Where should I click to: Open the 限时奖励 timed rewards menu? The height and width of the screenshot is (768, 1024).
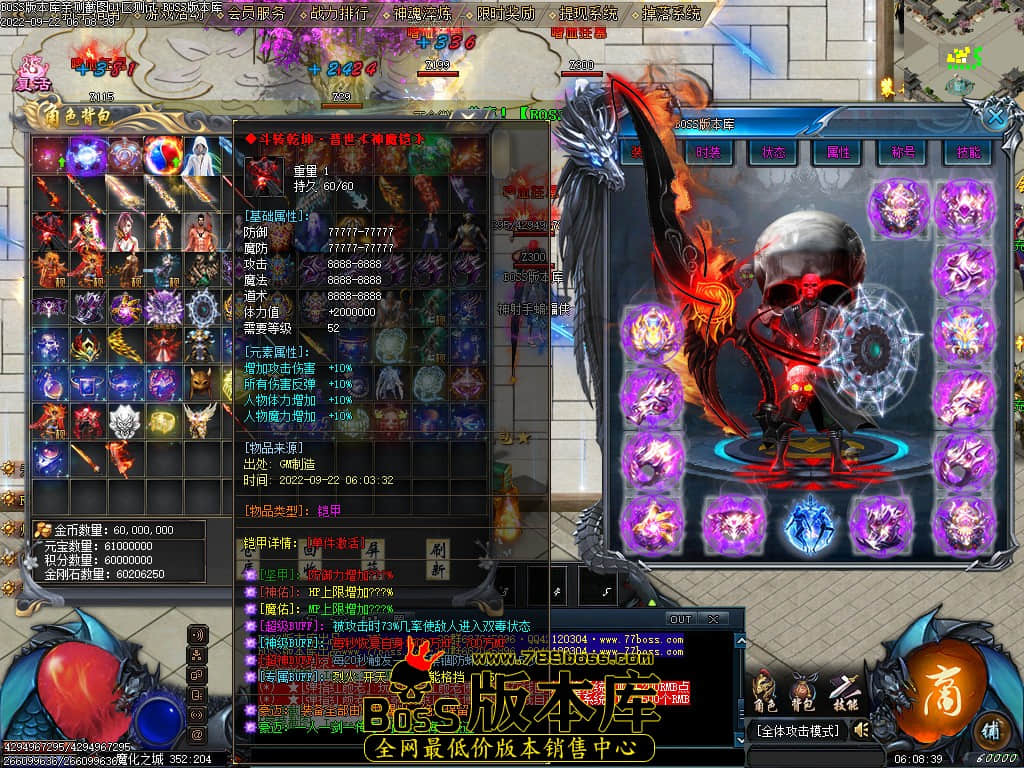point(505,14)
